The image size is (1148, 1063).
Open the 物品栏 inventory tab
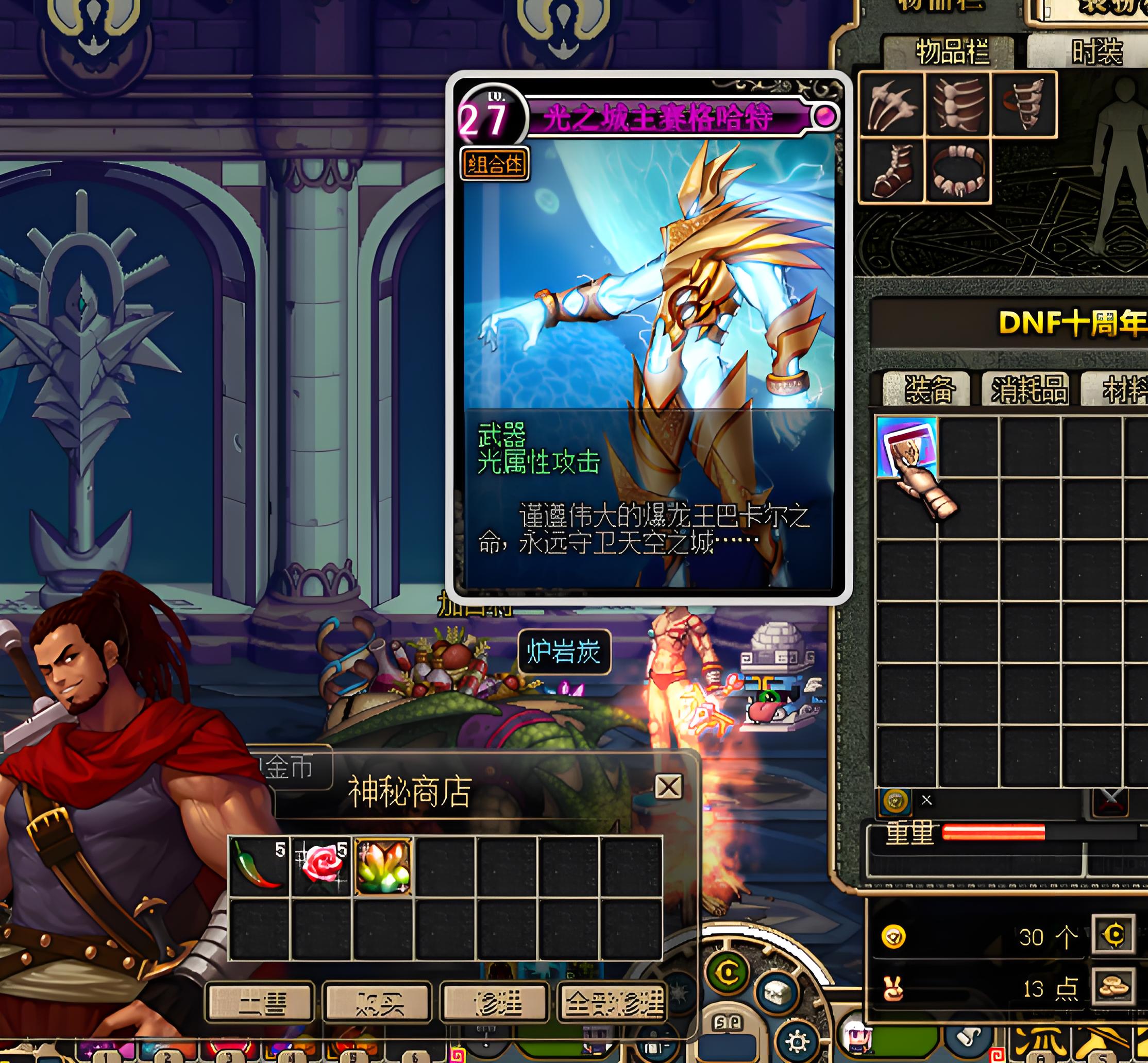(951, 53)
